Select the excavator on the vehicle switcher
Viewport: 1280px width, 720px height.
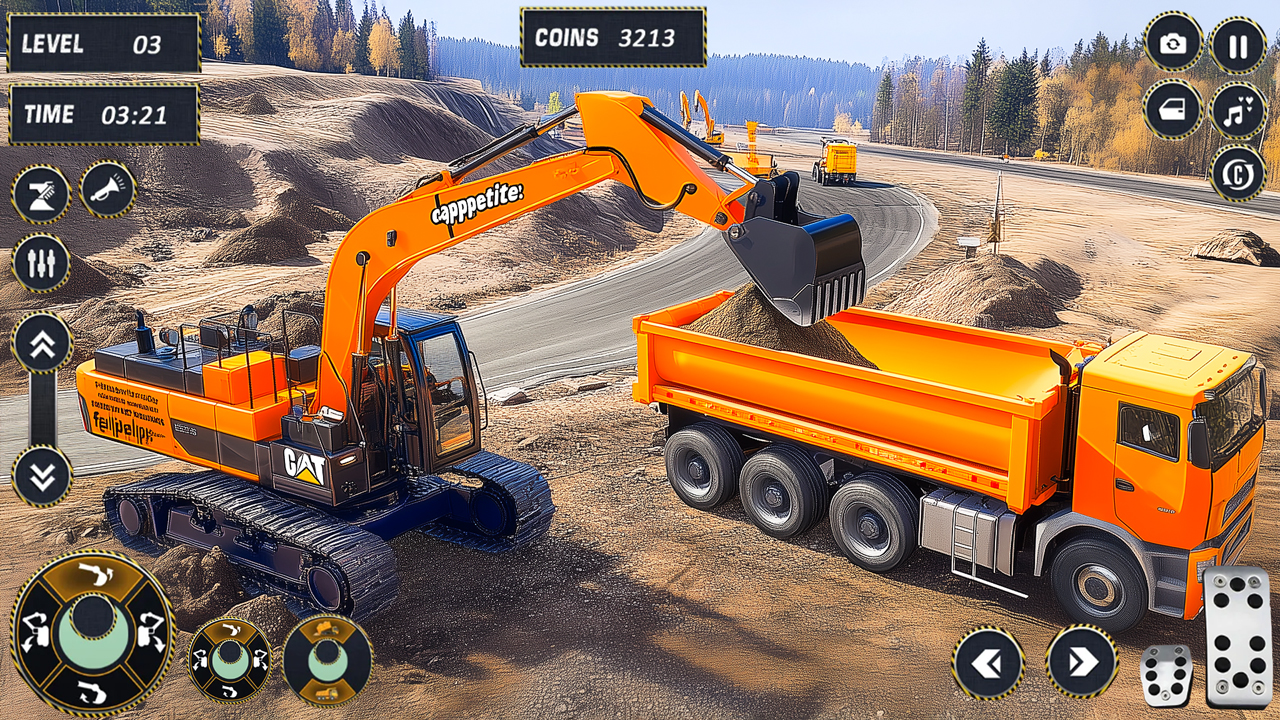click(328, 630)
